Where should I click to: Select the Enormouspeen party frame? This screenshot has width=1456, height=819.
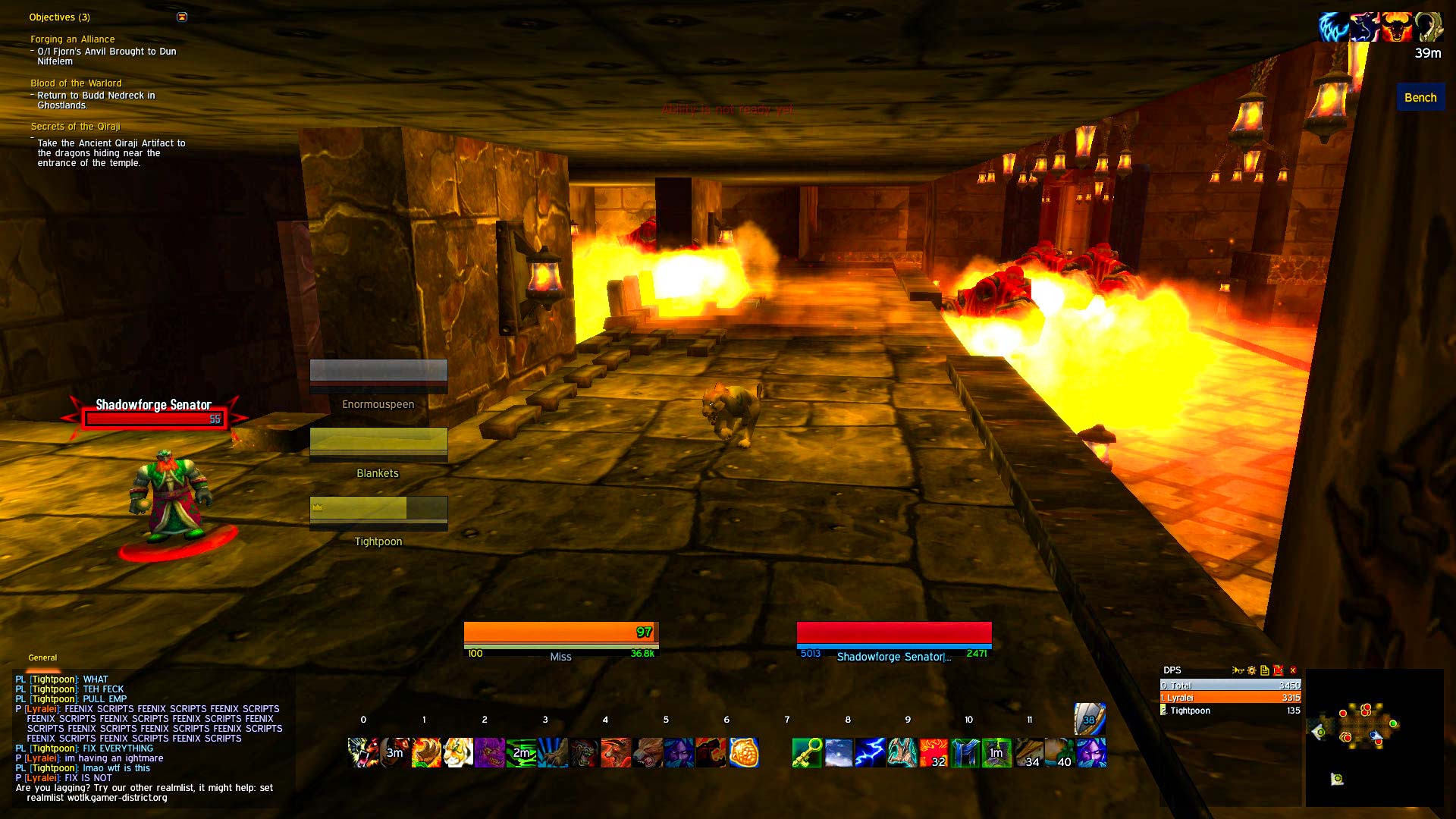pos(378,373)
